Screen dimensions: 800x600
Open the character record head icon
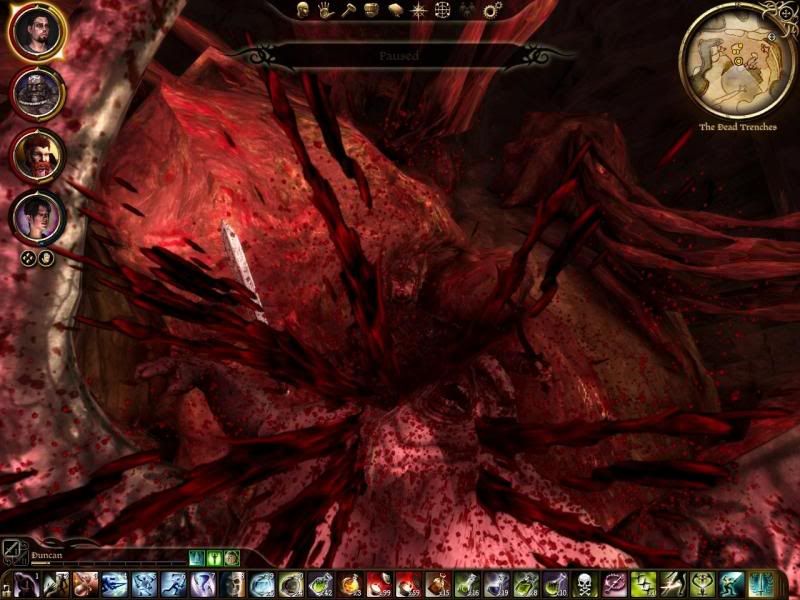click(x=303, y=11)
